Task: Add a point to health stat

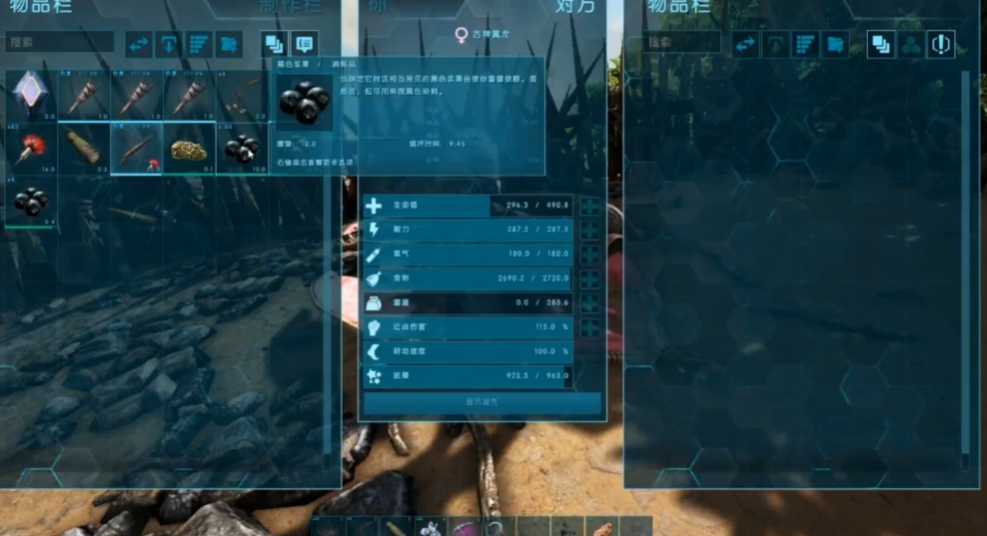Action: tap(590, 206)
